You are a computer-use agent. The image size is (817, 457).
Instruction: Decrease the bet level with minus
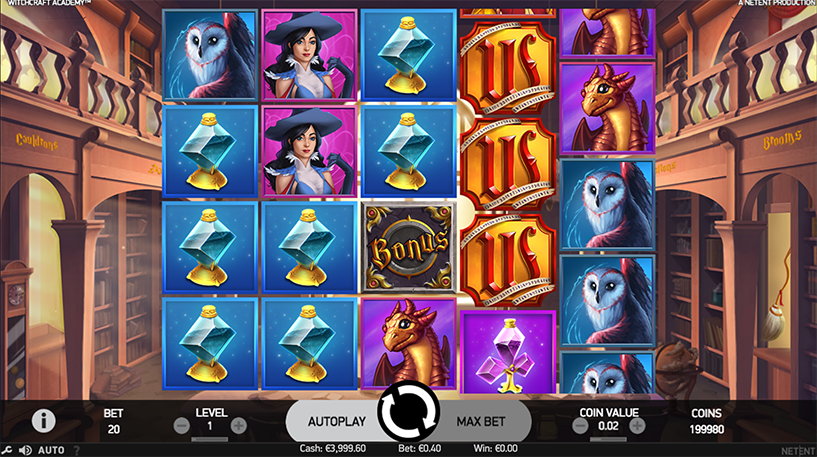[x=181, y=425]
